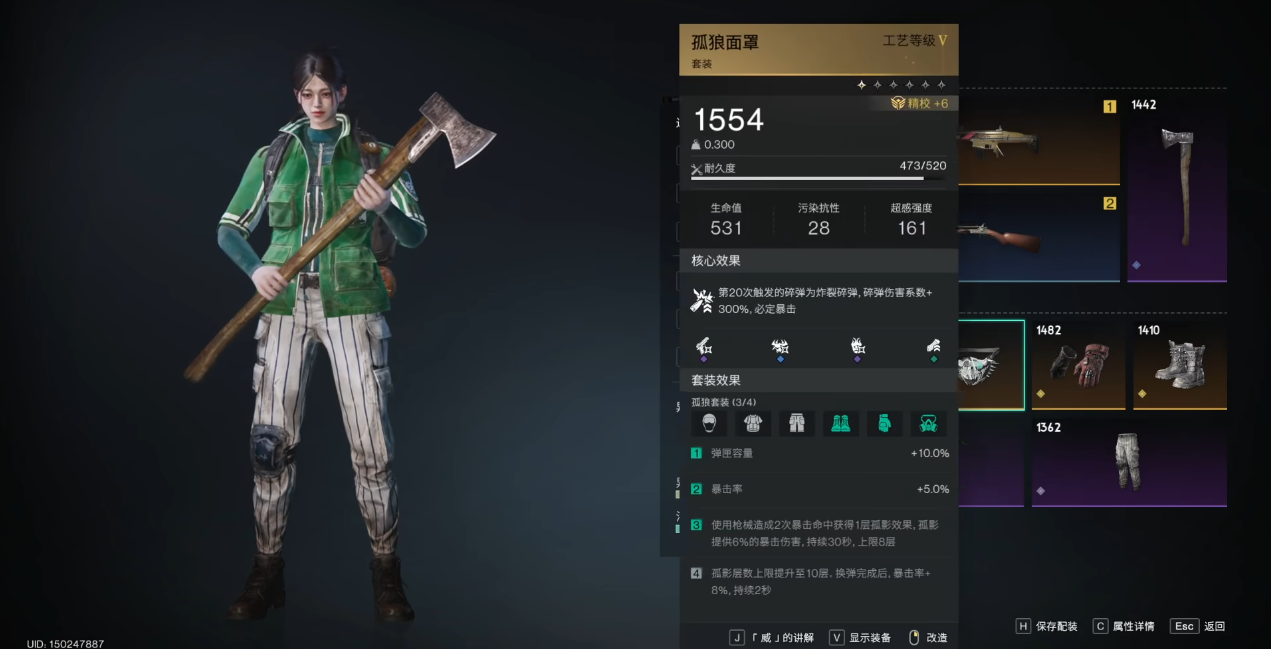
Task: Open the 改造 modify option
Action: 928,637
